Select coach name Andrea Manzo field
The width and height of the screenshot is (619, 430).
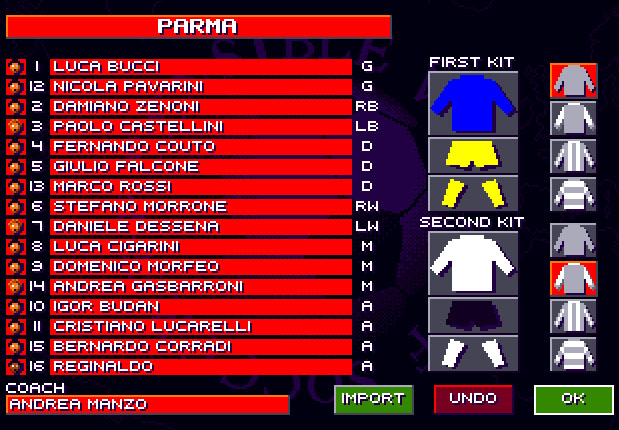[x=147, y=405]
